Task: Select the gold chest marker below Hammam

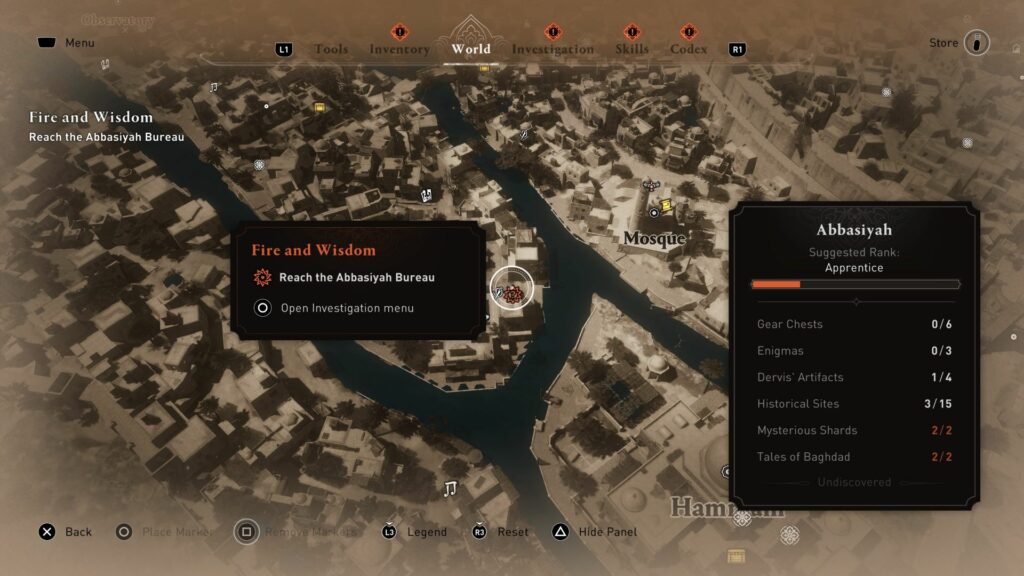Action: click(737, 556)
